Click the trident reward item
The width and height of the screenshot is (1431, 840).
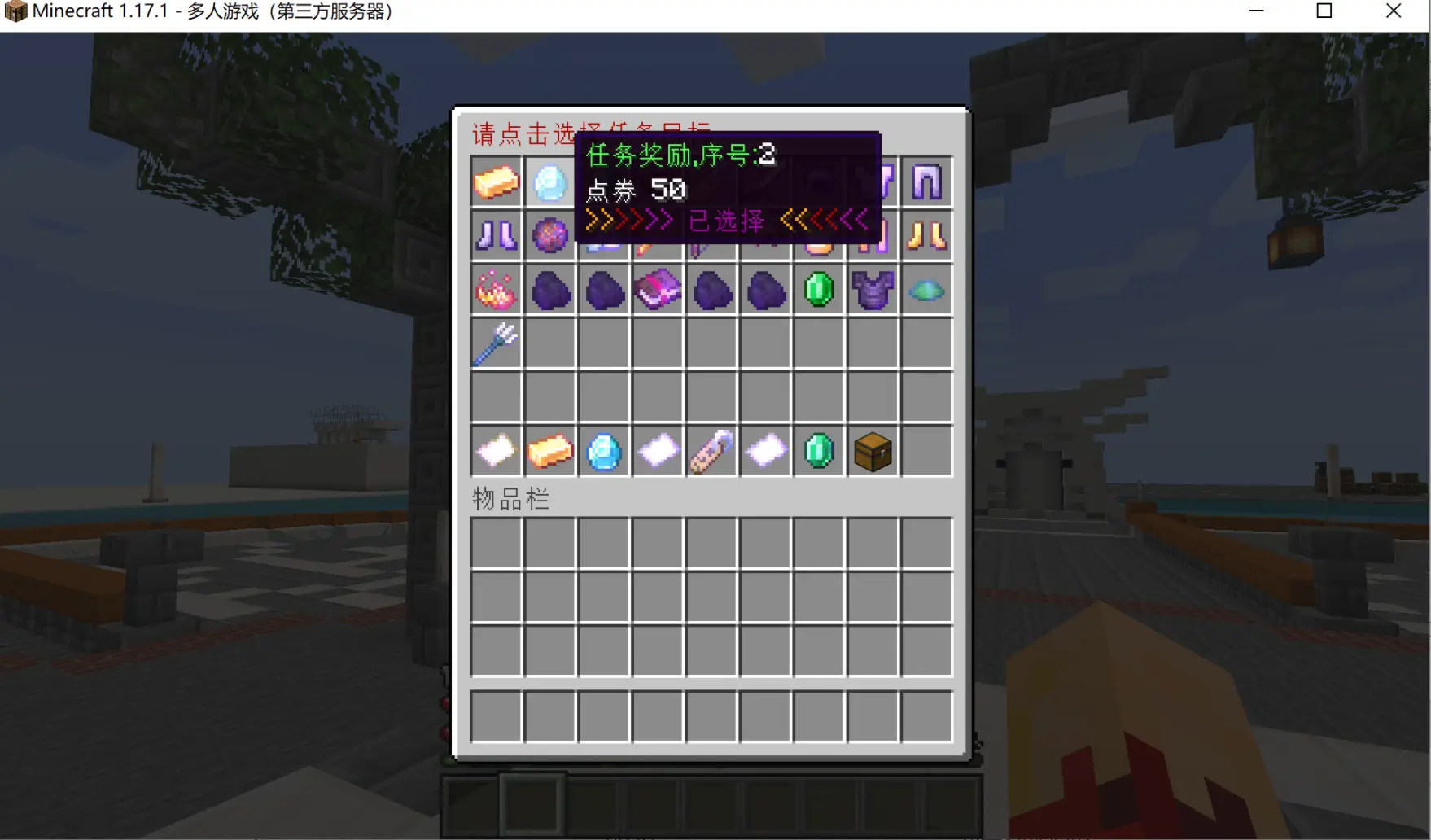tap(496, 344)
